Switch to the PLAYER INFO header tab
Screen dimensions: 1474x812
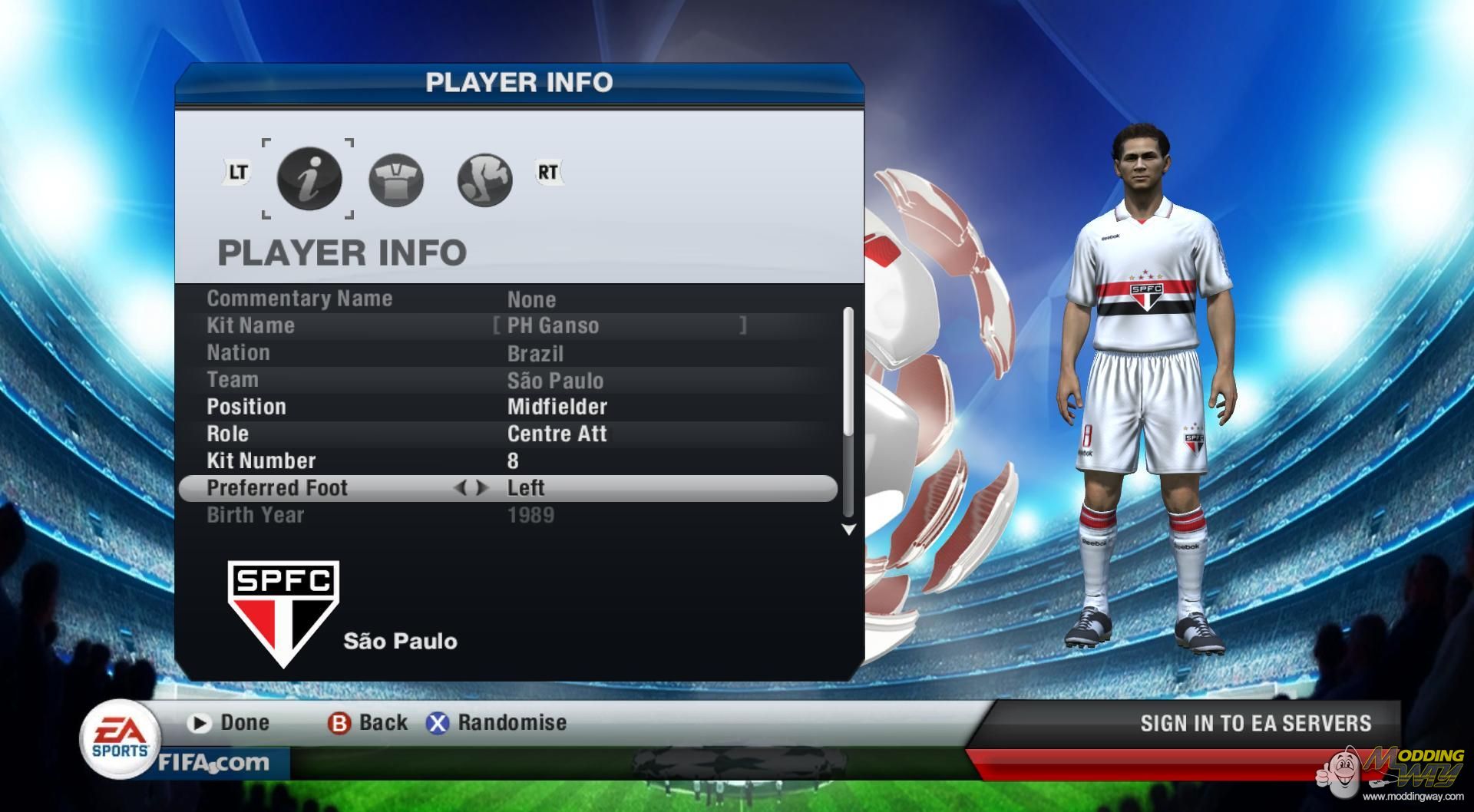click(x=519, y=81)
